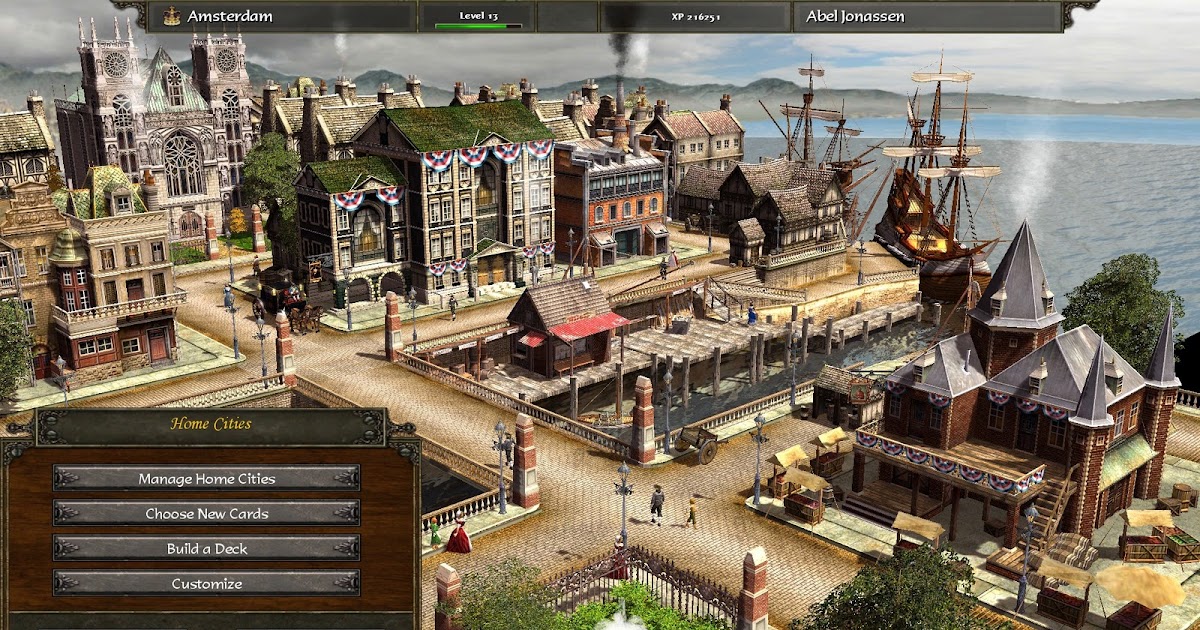Image resolution: width=1200 pixels, height=630 pixels.
Task: Open Manage Home Cities
Action: (207, 478)
